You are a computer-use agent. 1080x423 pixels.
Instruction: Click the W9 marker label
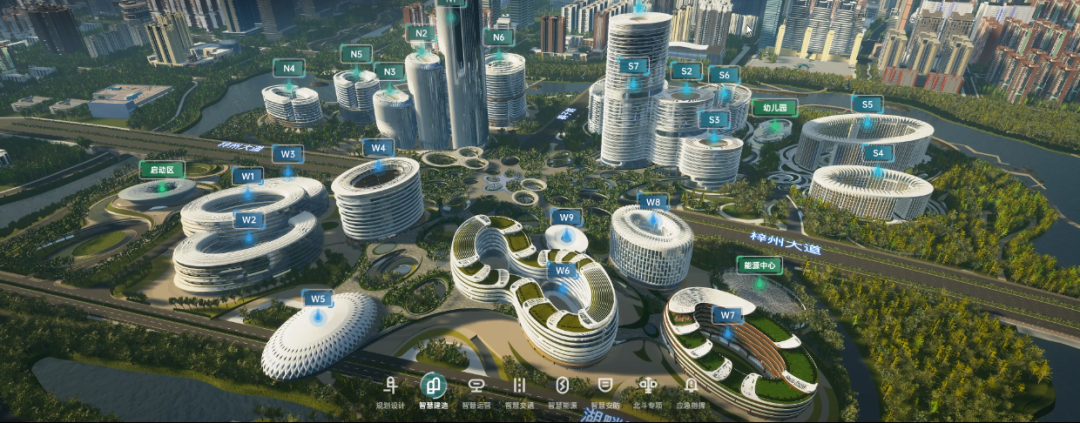566,217
